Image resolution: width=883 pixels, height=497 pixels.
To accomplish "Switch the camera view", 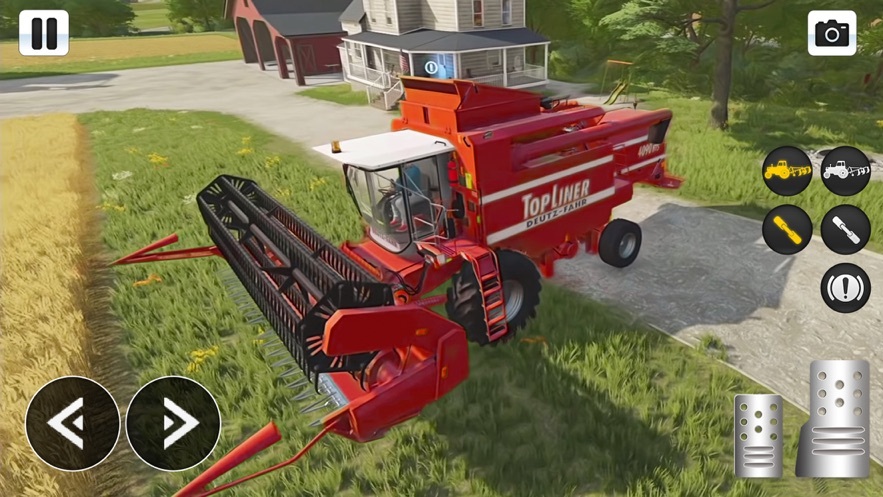I will 832,33.
